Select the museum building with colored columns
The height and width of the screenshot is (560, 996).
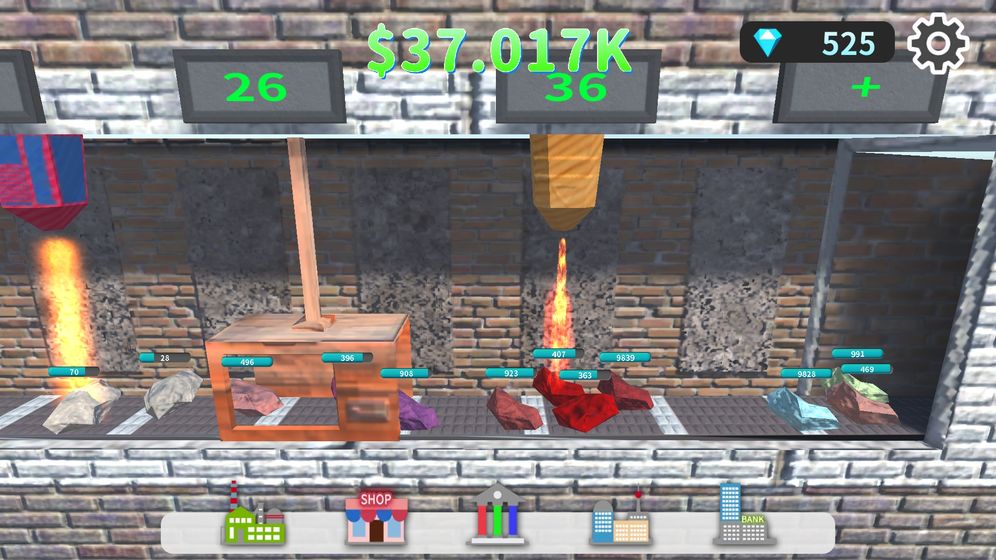click(498, 514)
